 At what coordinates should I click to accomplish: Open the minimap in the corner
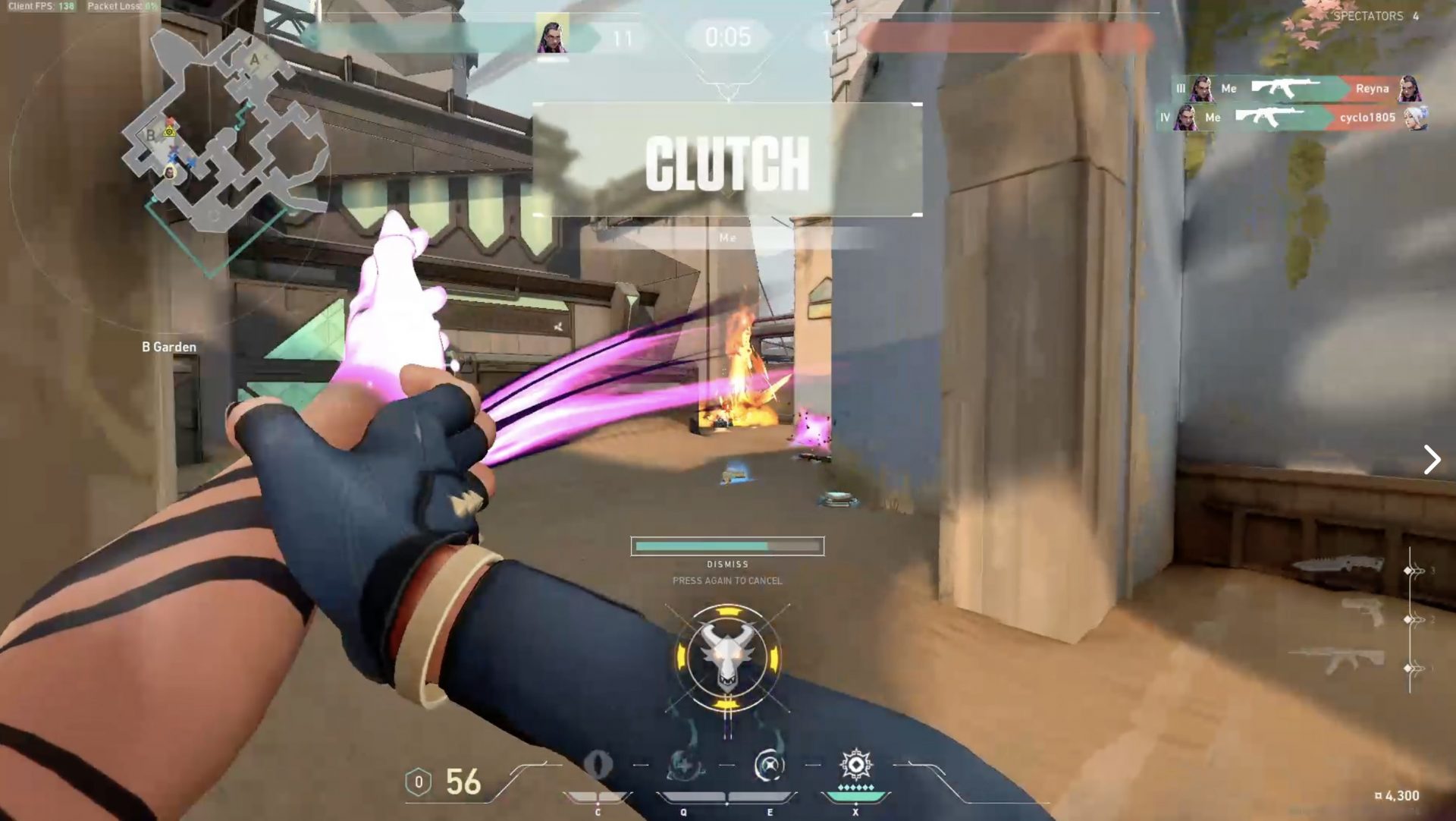[220, 144]
